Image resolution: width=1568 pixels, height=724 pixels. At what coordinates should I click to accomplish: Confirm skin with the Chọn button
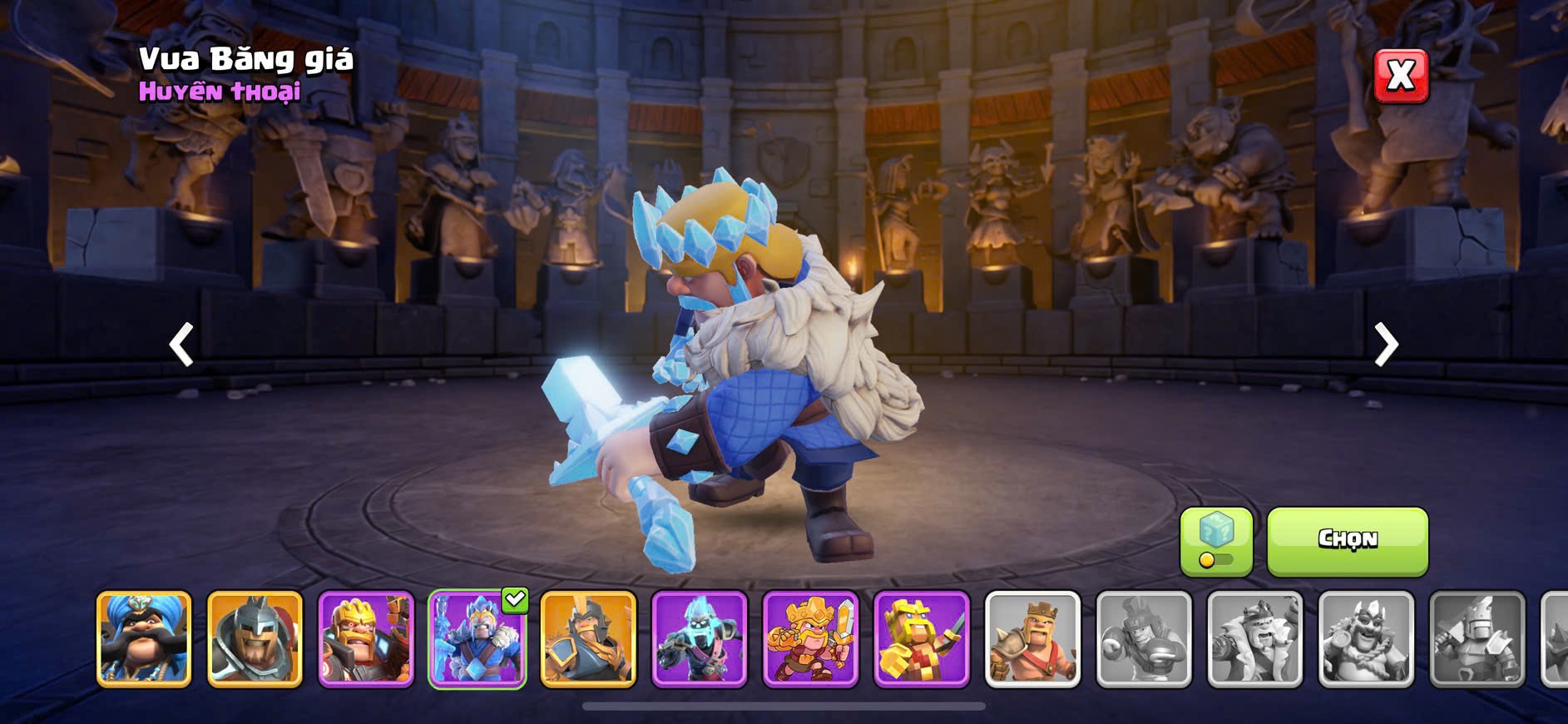(1347, 541)
